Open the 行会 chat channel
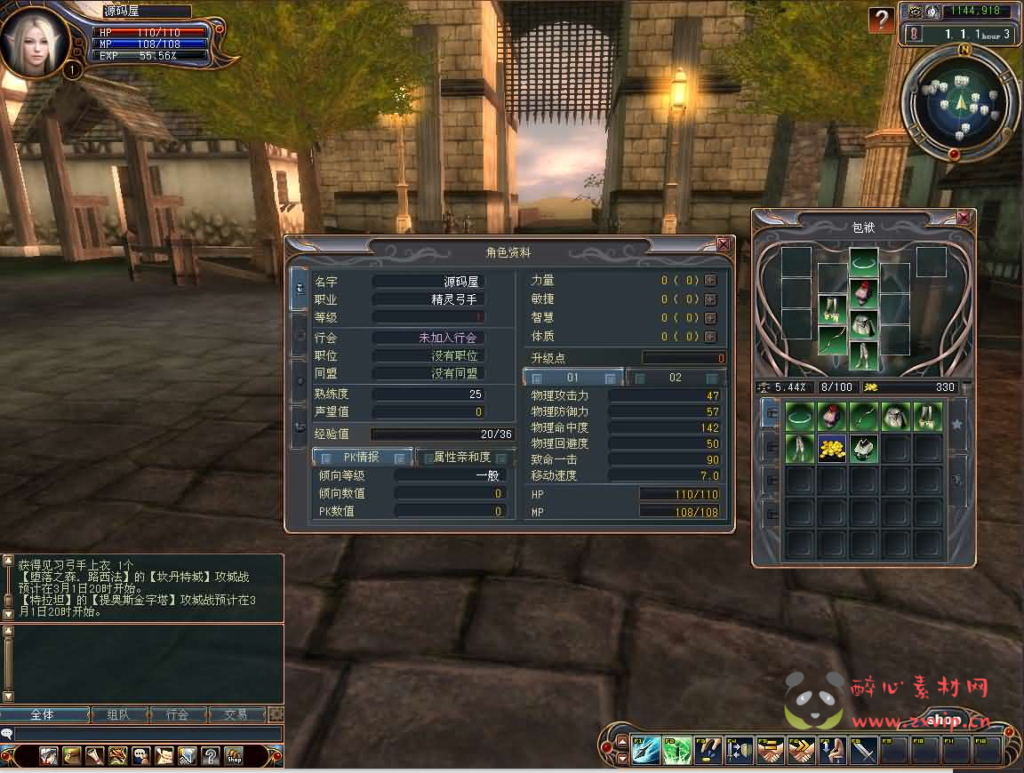1024x773 pixels. click(x=177, y=715)
